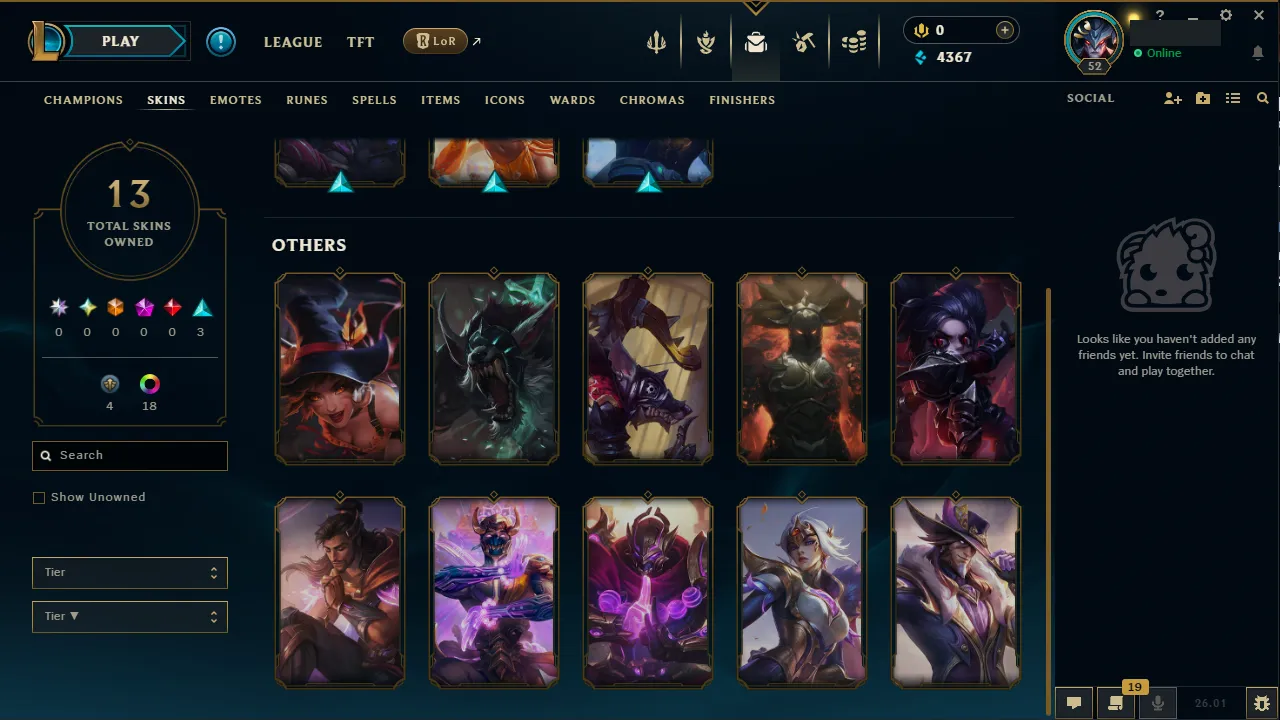
Task: Select the witch-hat skin thumbnail under OTHERS
Action: coord(340,367)
